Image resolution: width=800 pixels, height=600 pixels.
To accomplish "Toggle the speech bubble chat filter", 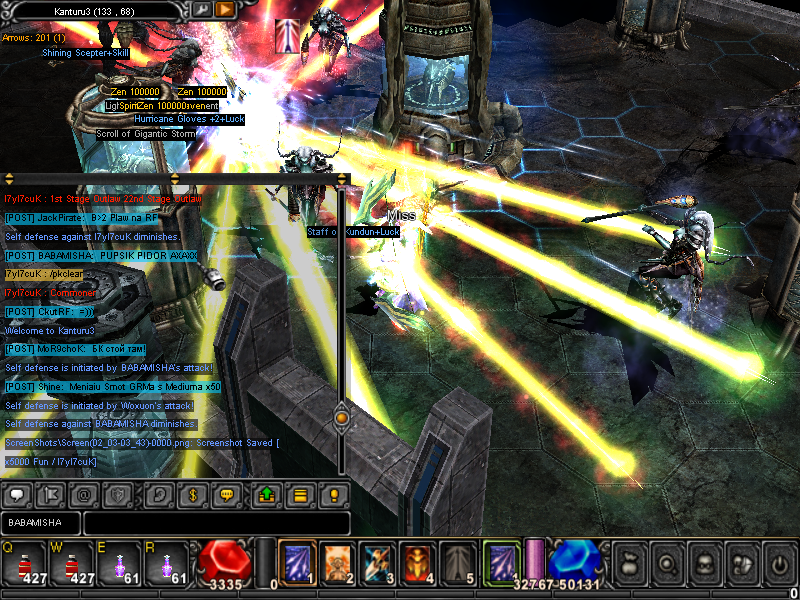I will point(17,494).
